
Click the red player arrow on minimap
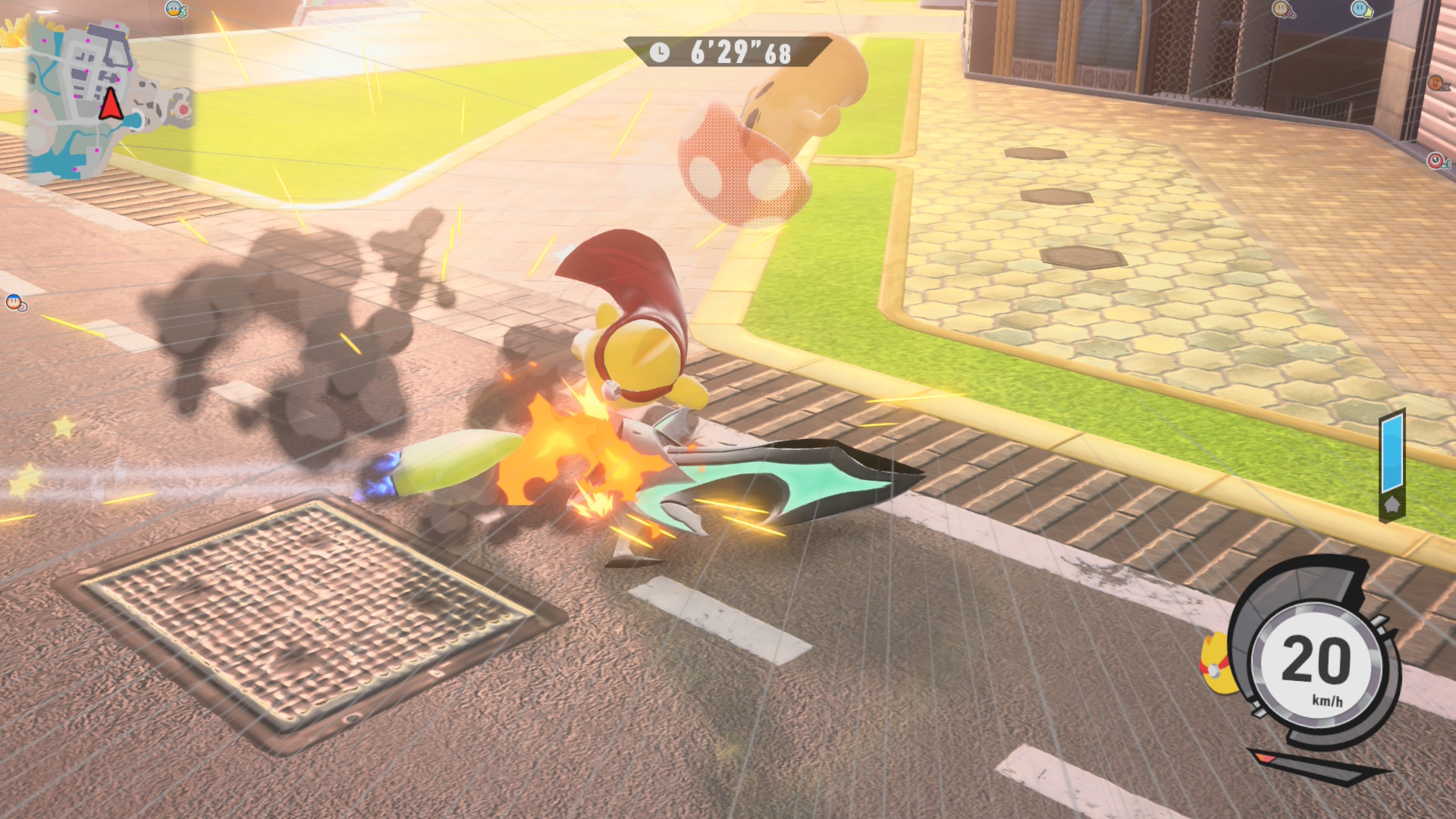(111, 105)
